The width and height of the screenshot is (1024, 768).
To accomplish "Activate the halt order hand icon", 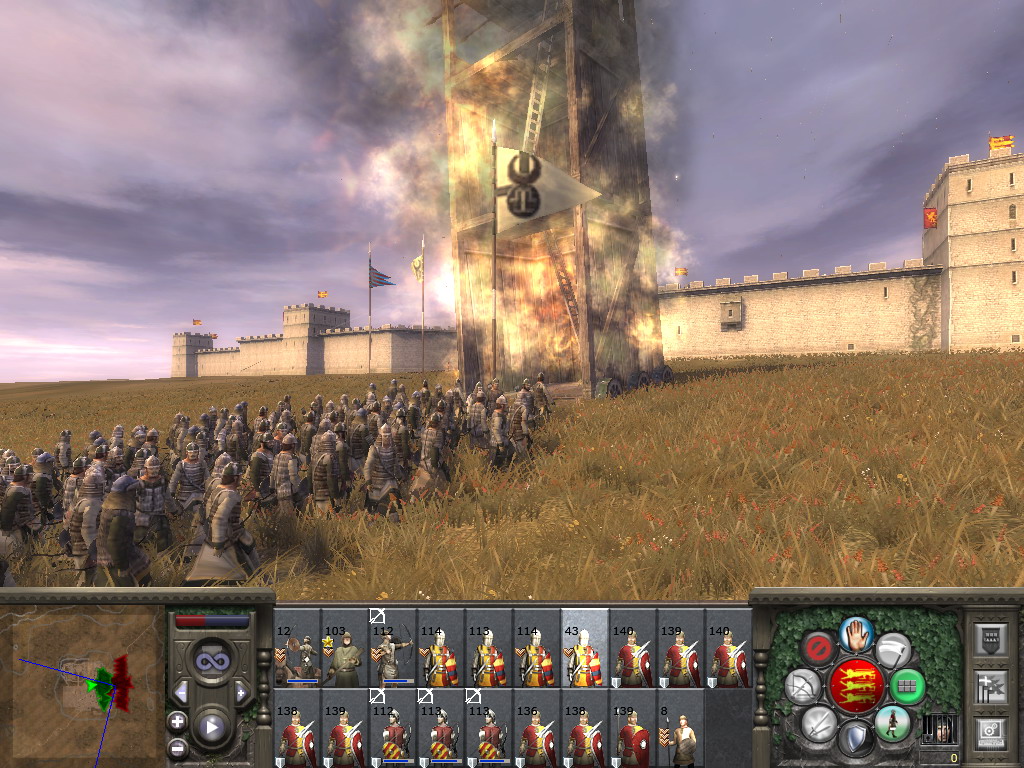I will click(x=857, y=632).
